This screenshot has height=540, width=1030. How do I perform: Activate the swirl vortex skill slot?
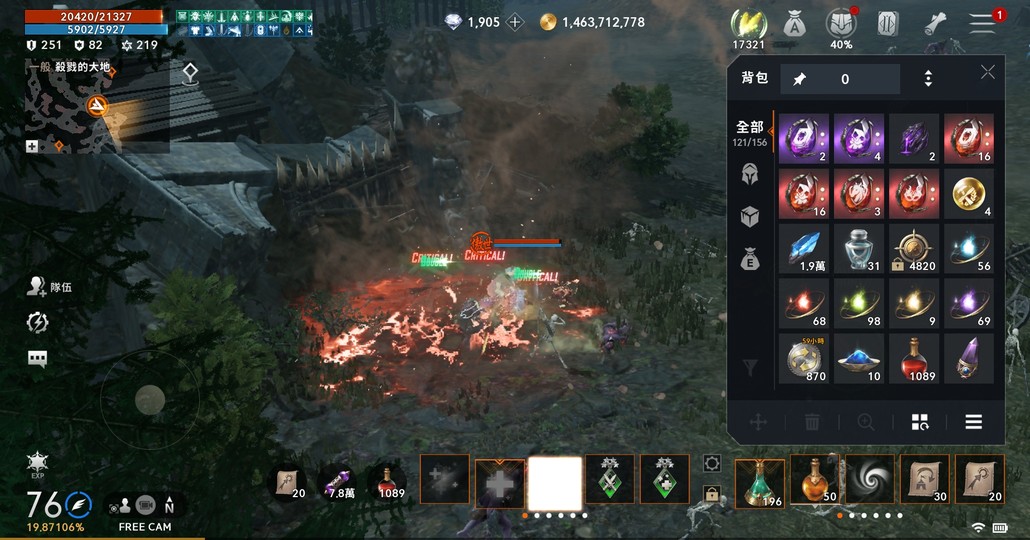869,482
